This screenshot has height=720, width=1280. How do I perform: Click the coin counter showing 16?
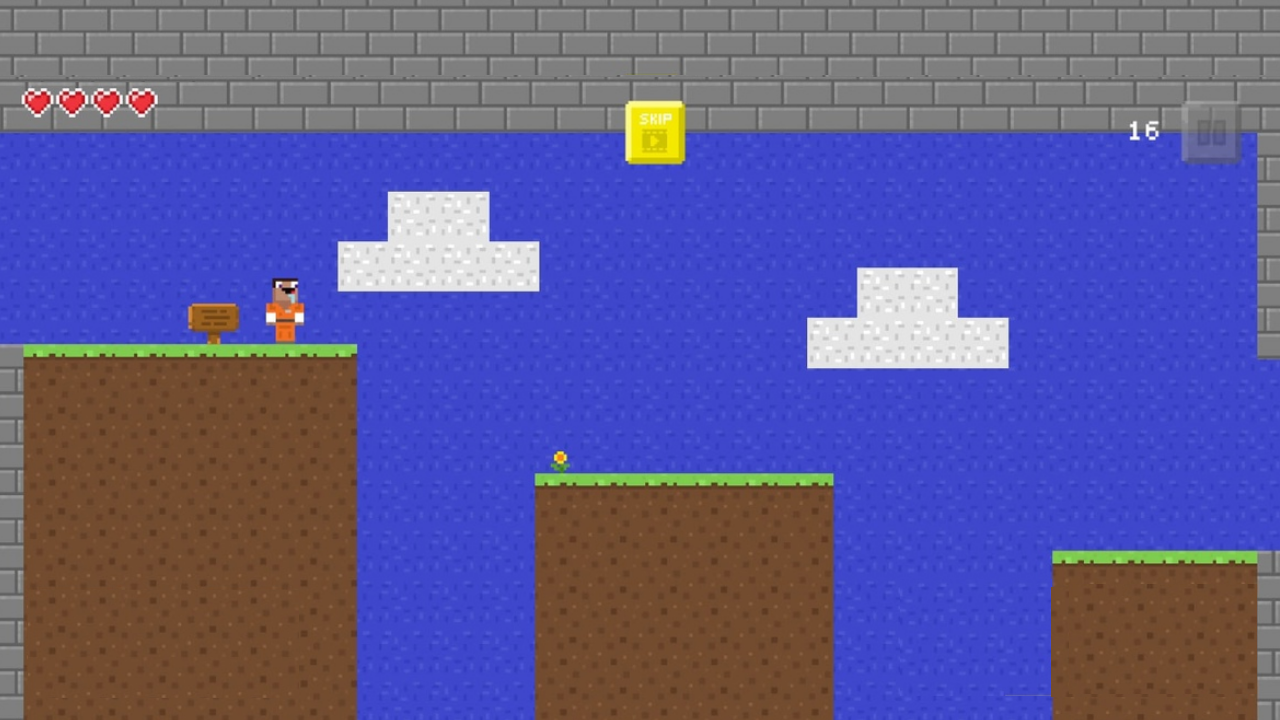1143,131
